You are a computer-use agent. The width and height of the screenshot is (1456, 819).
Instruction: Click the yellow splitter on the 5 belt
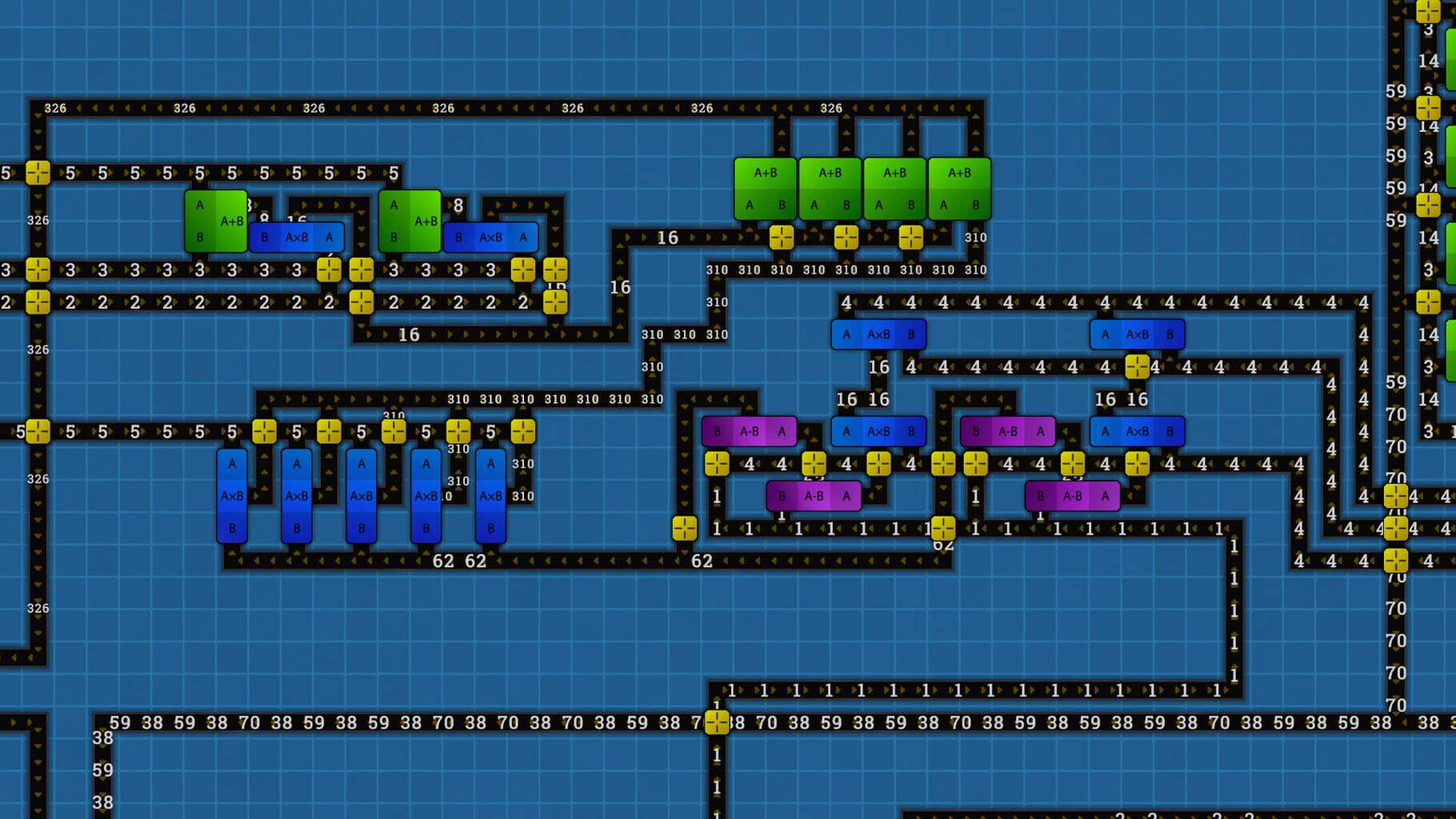tap(36, 170)
